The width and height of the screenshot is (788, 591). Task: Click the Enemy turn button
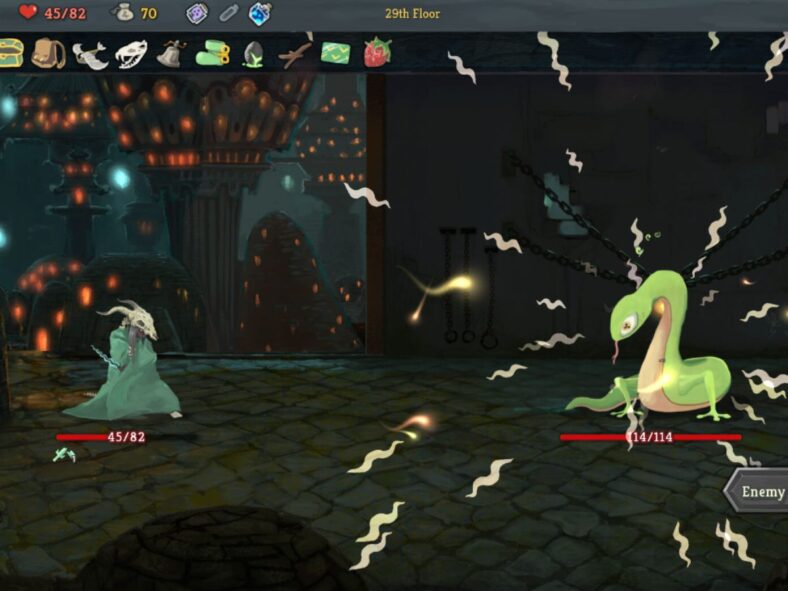pyautogui.click(x=758, y=492)
